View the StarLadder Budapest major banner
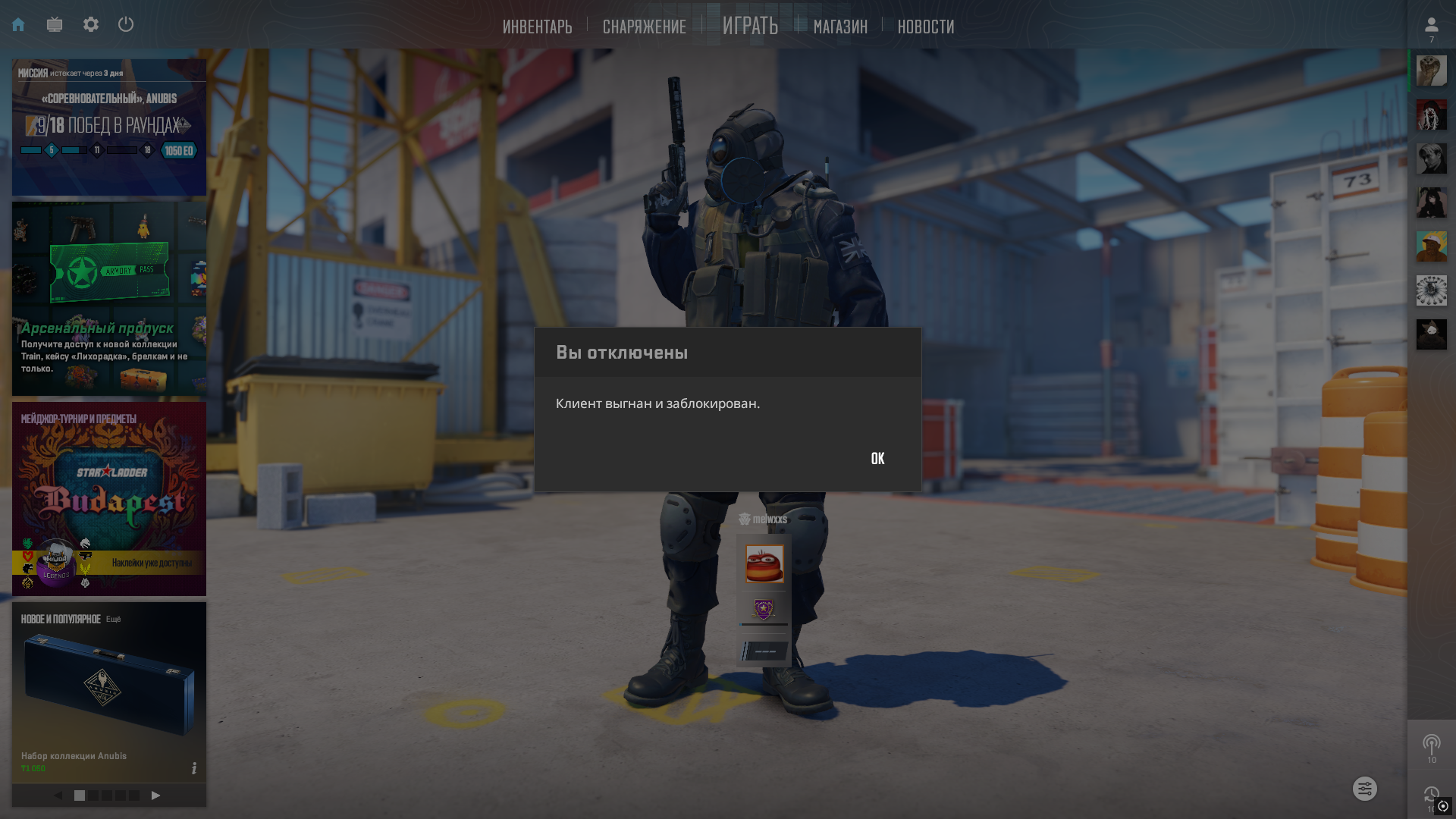The image size is (1456, 819). (109, 498)
